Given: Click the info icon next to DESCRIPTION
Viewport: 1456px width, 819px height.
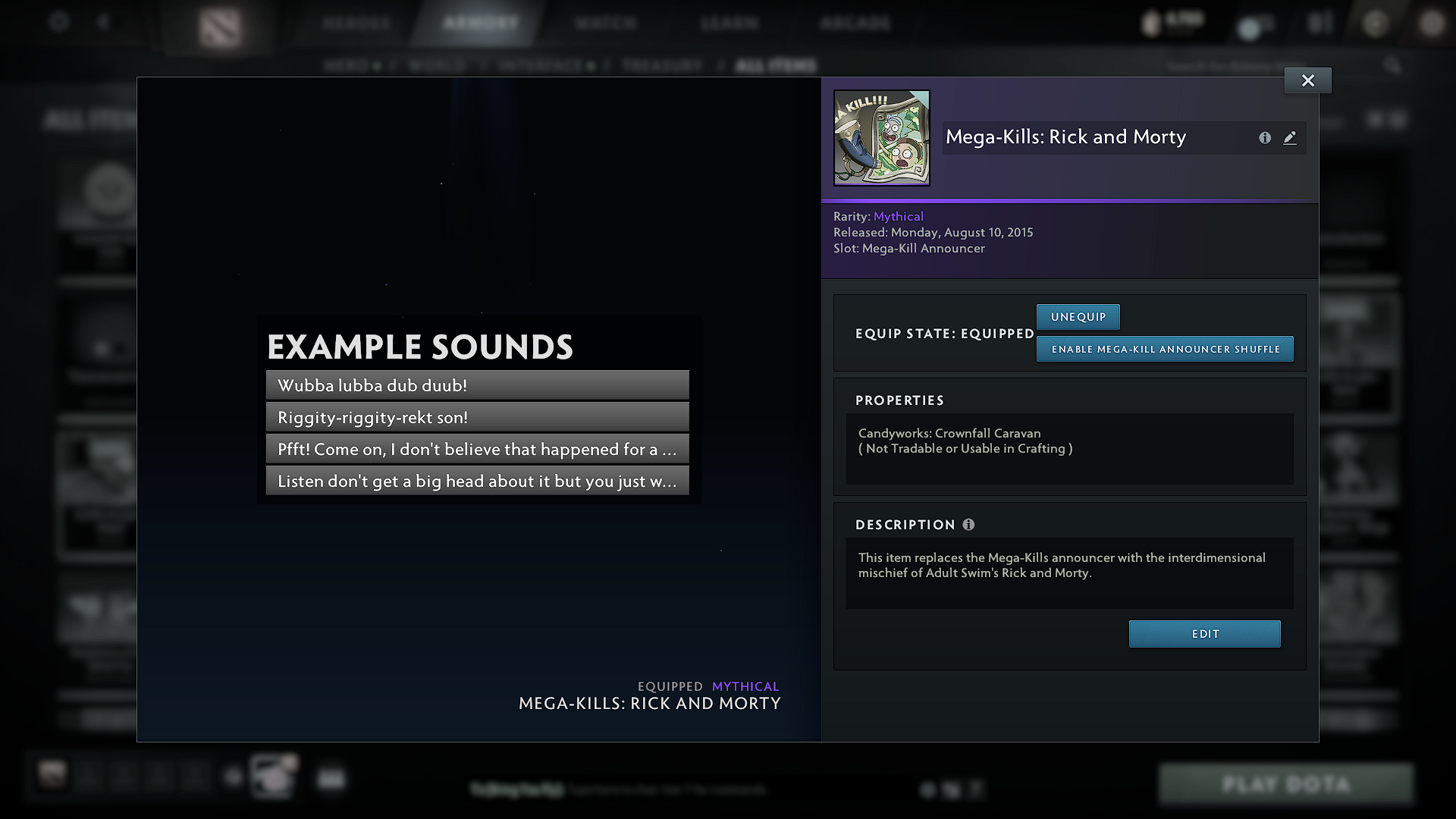Looking at the screenshot, I should pyautogui.click(x=968, y=524).
